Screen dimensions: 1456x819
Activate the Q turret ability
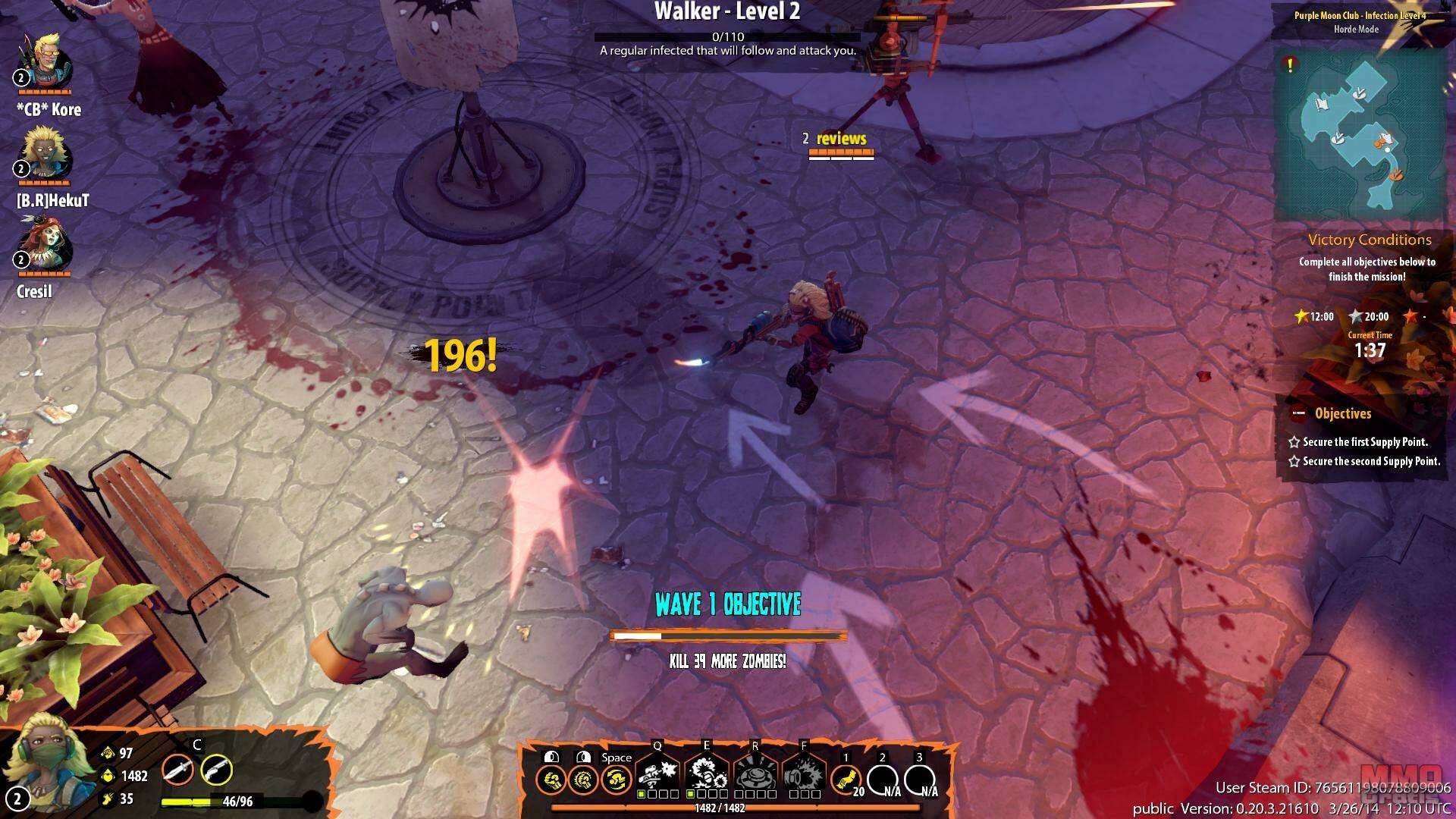point(657,775)
